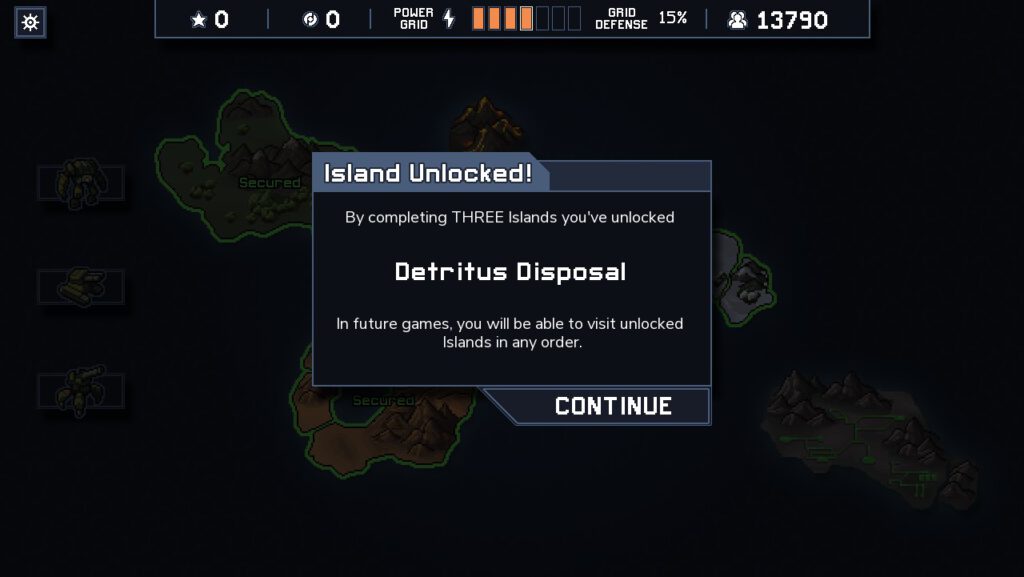This screenshot has height=577, width=1024.
Task: Open the gear settings menu
Action: (30, 22)
